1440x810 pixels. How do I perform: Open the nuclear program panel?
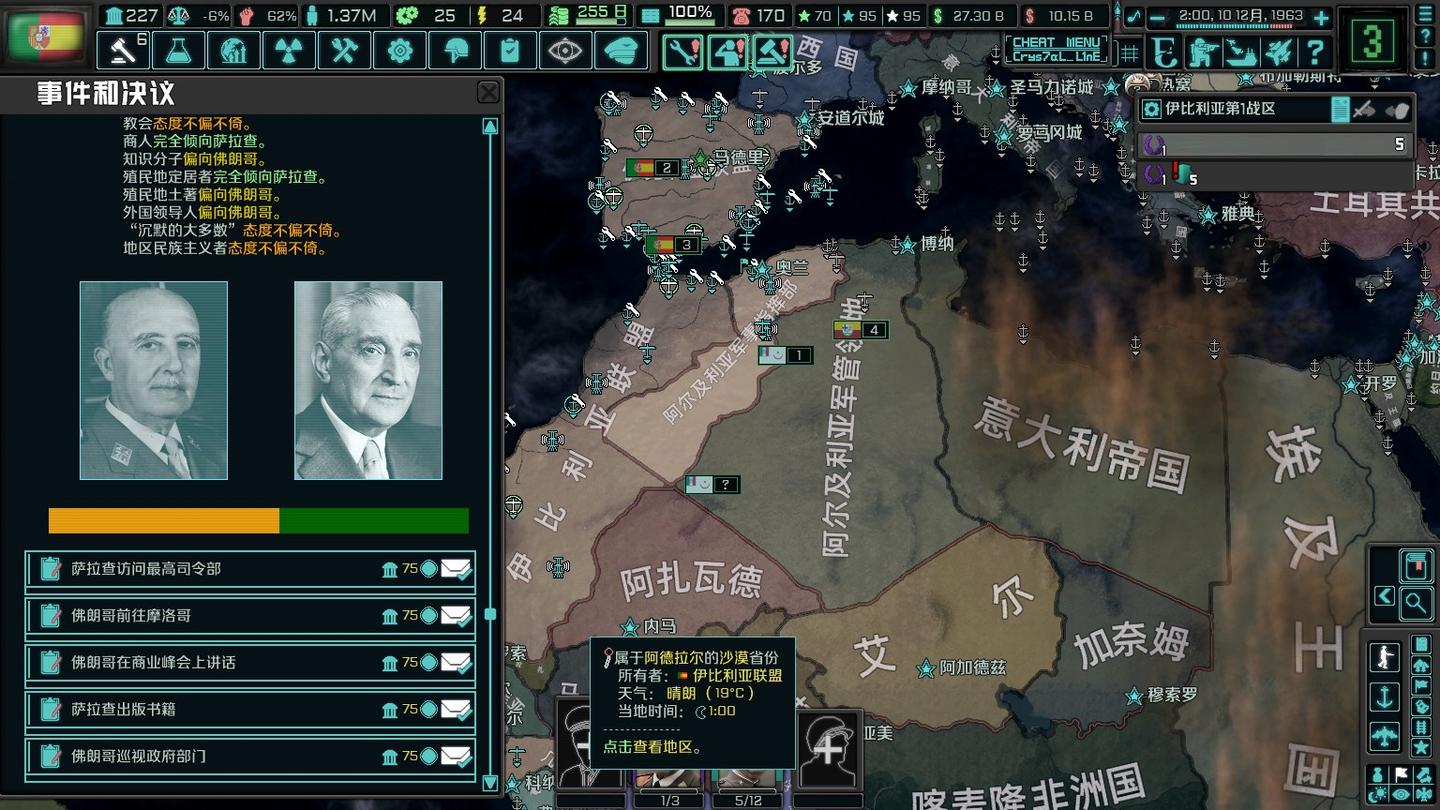[x=289, y=50]
